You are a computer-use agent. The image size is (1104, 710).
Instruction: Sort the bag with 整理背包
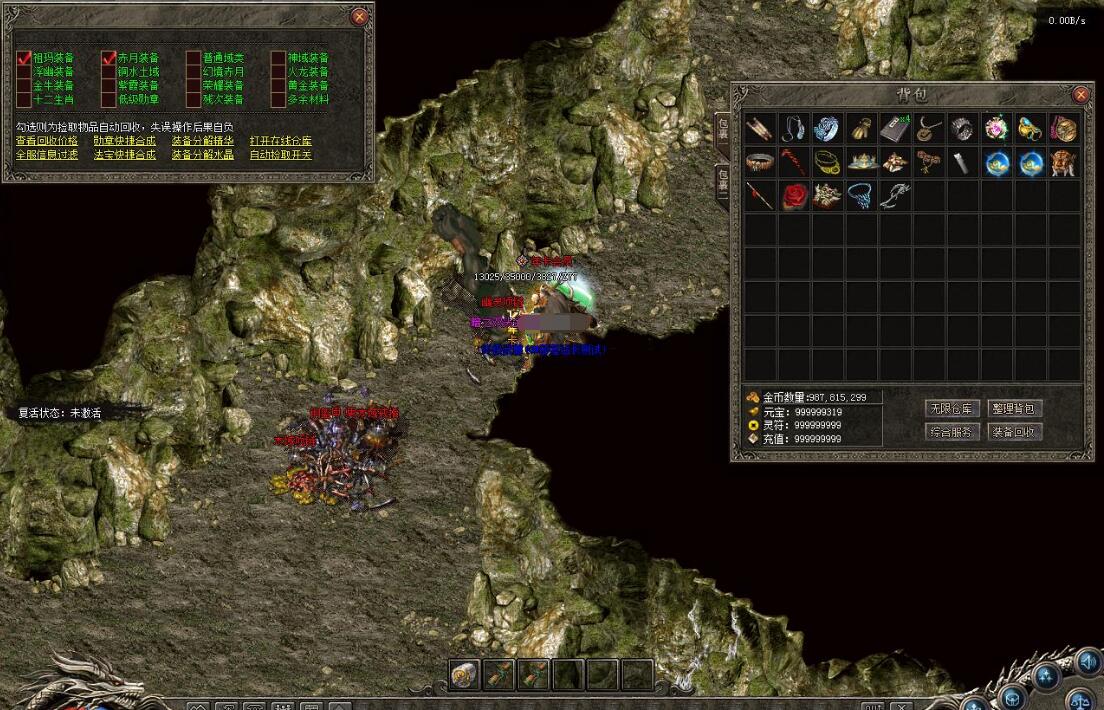point(1016,408)
